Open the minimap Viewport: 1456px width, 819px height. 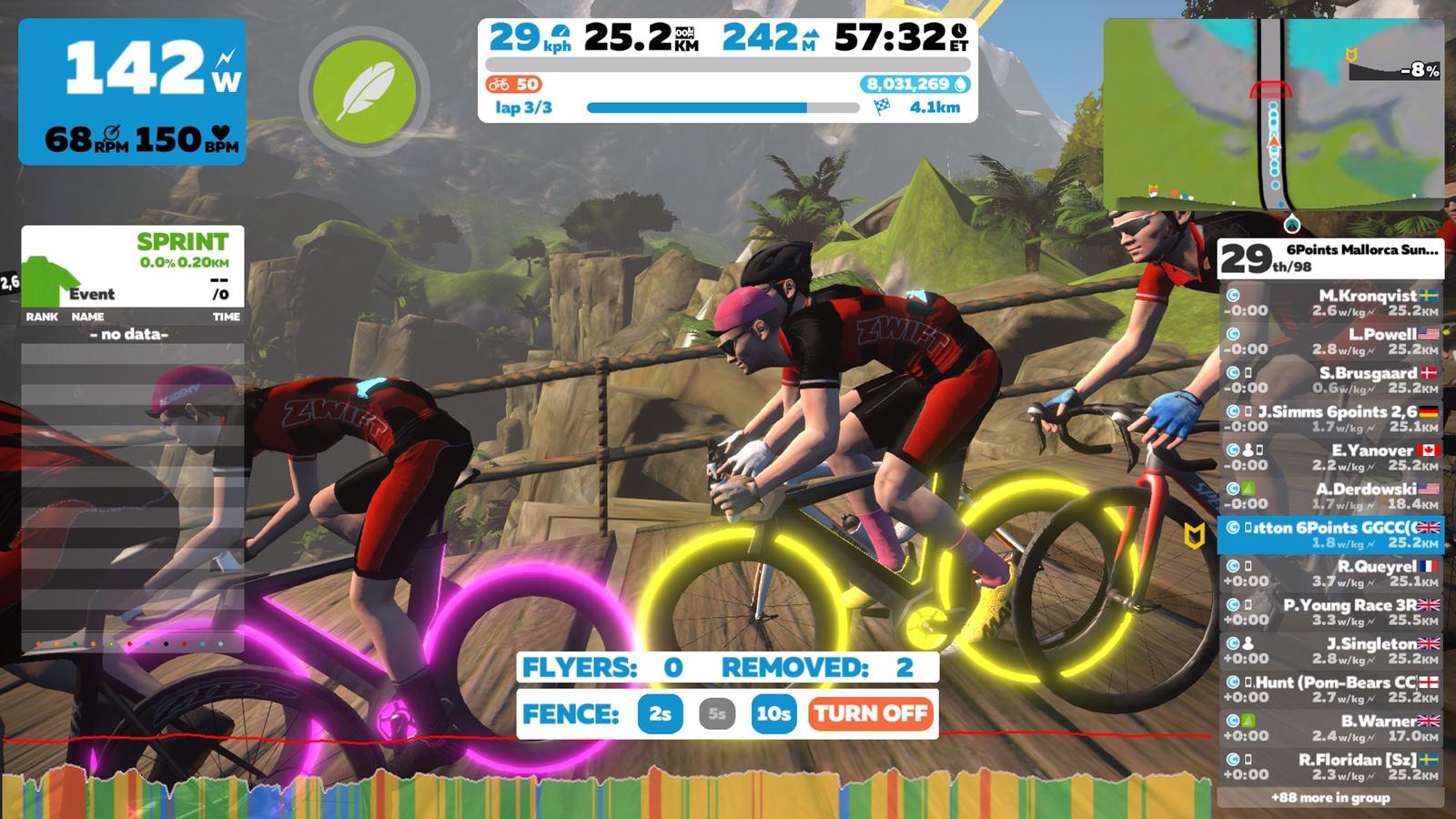pos(1273,116)
